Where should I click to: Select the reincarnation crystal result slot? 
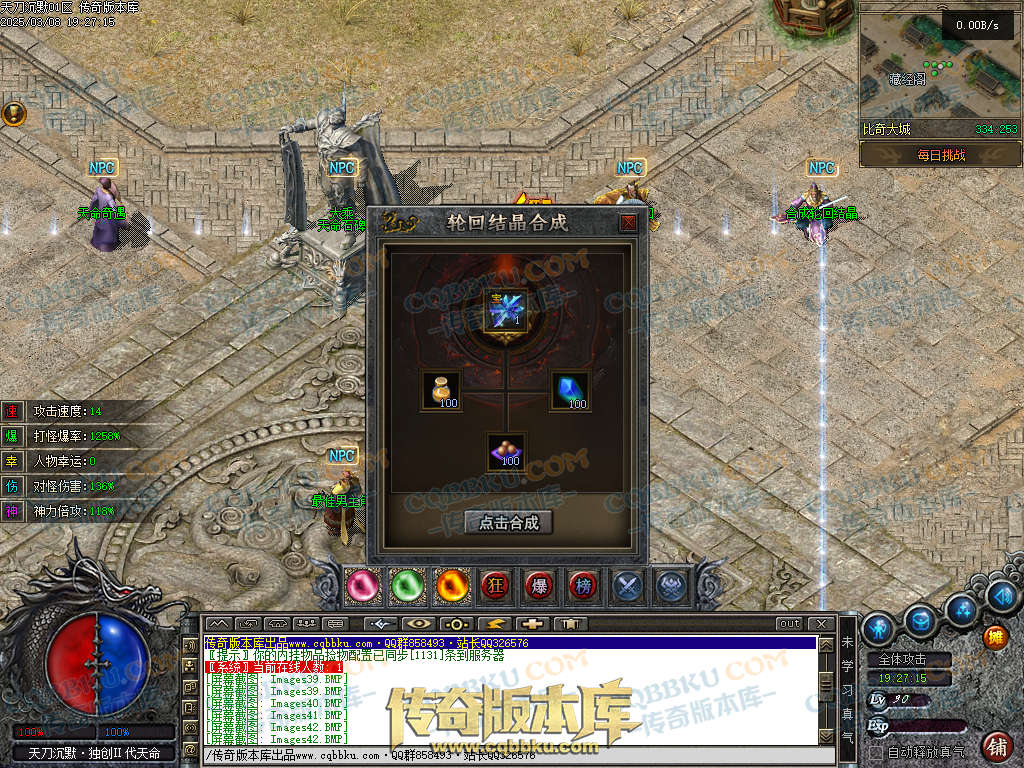coord(506,310)
